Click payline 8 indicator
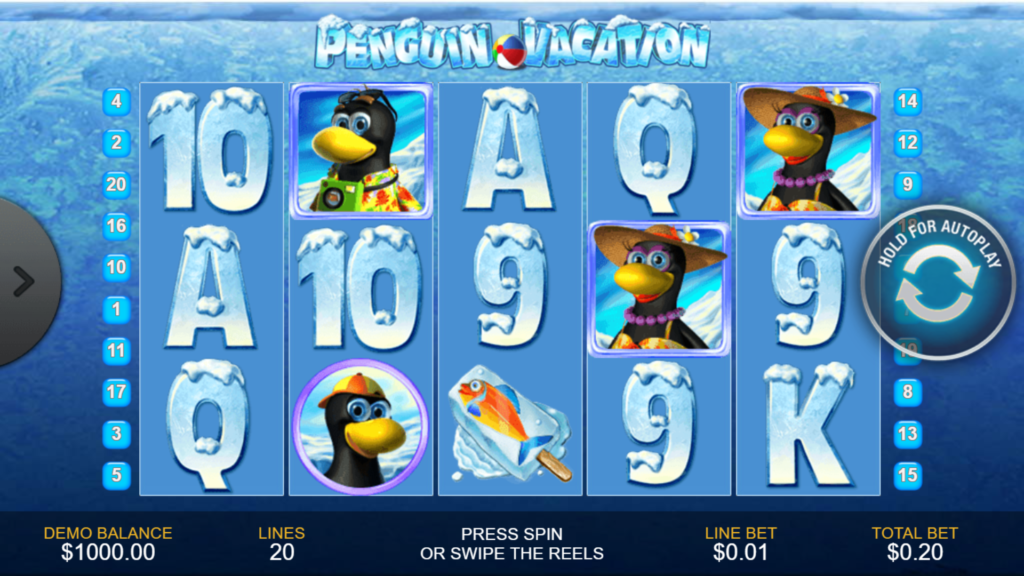The height and width of the screenshot is (576, 1024). pyautogui.click(x=907, y=392)
